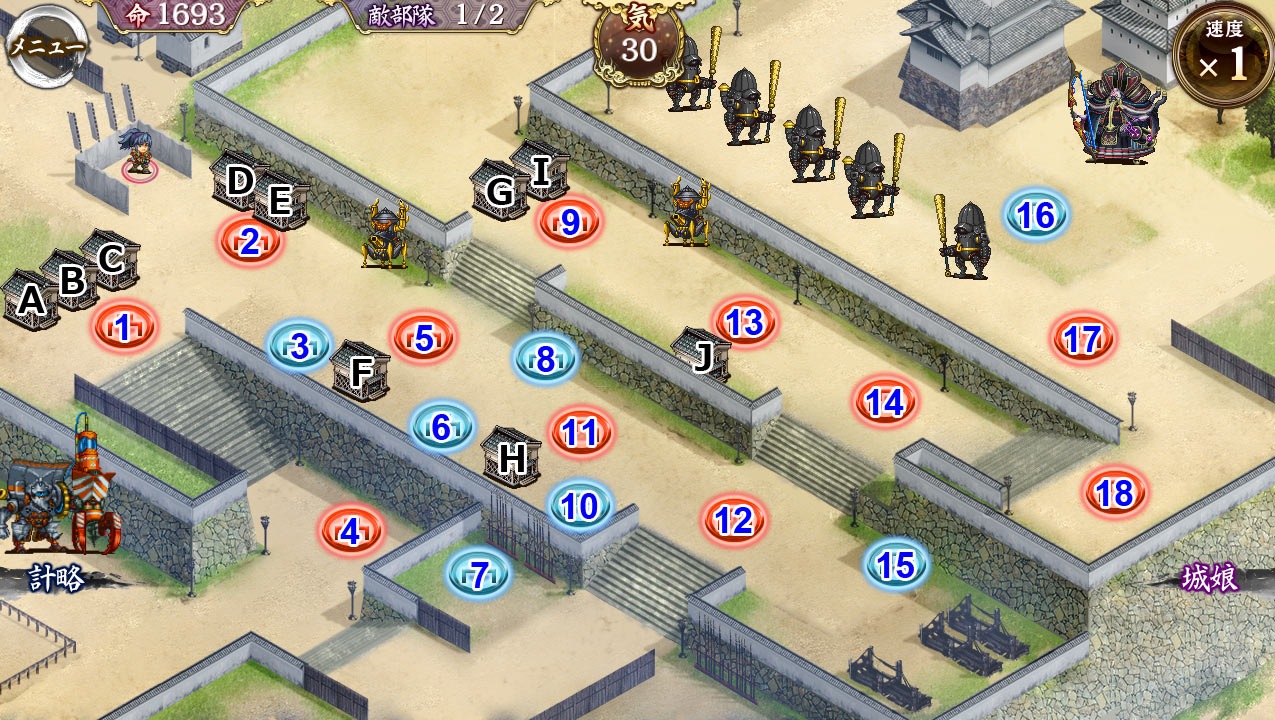Pick red placement slot 14

(x=885, y=402)
